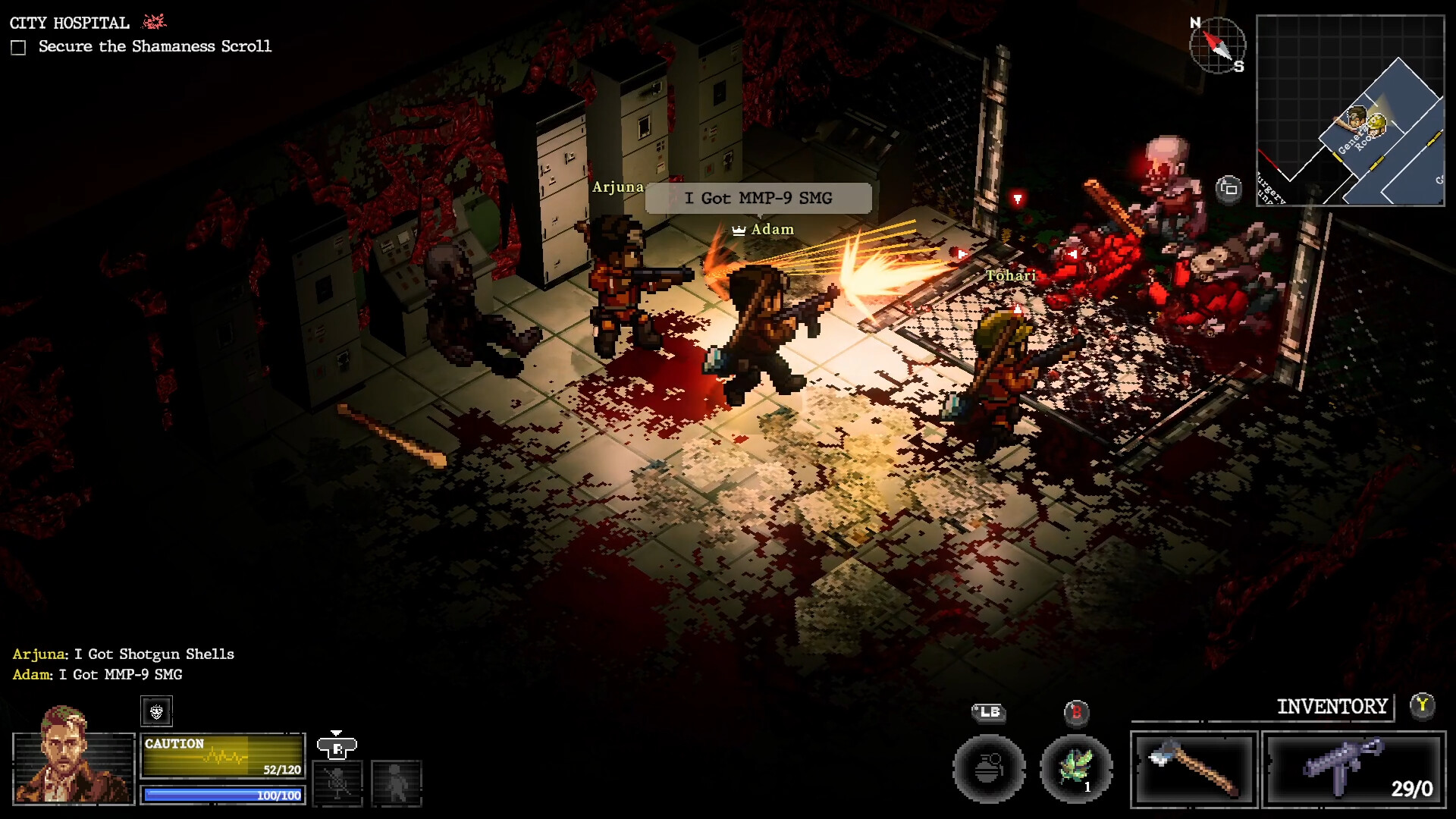Use the green herb item slot
The height and width of the screenshot is (819, 1456).
click(x=1076, y=769)
